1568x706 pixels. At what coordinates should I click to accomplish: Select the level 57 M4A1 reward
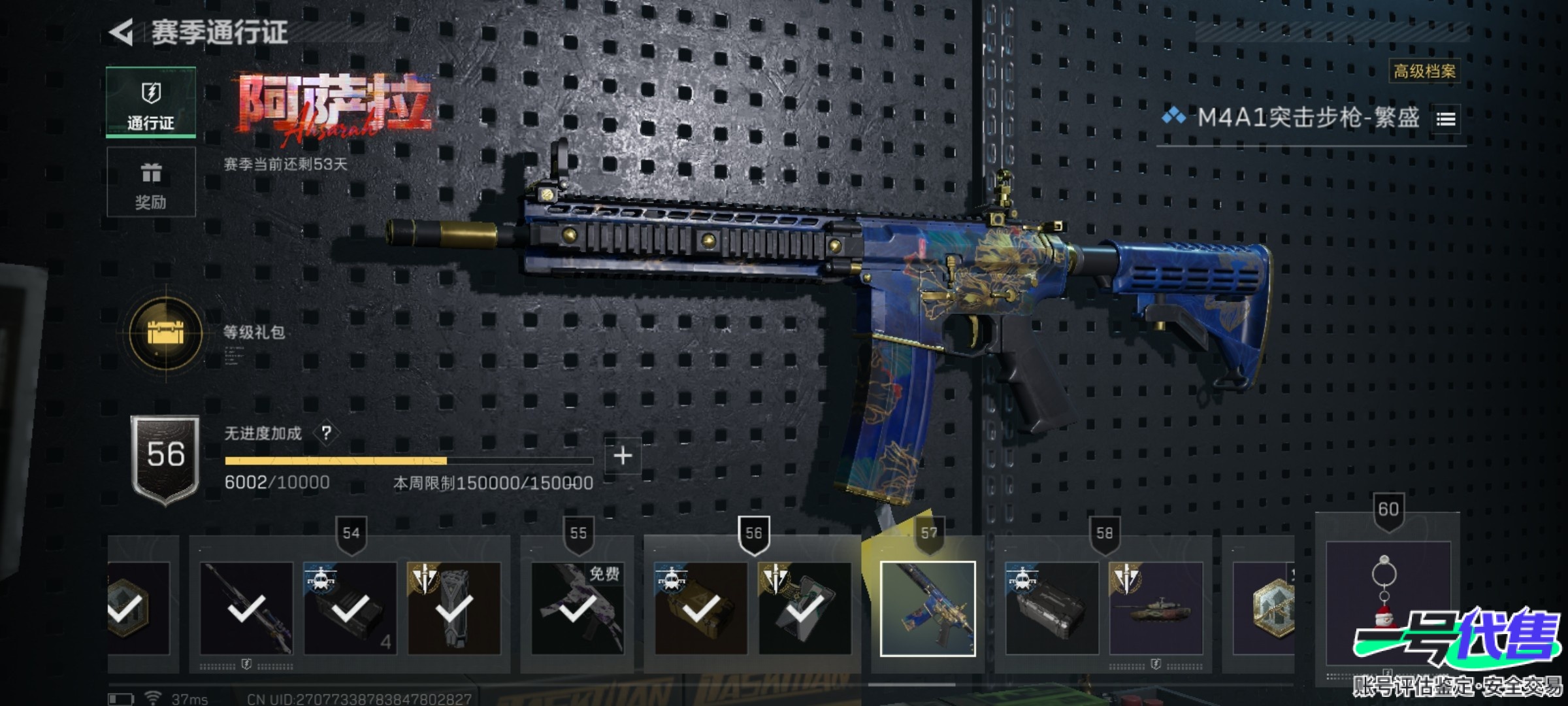pos(928,609)
